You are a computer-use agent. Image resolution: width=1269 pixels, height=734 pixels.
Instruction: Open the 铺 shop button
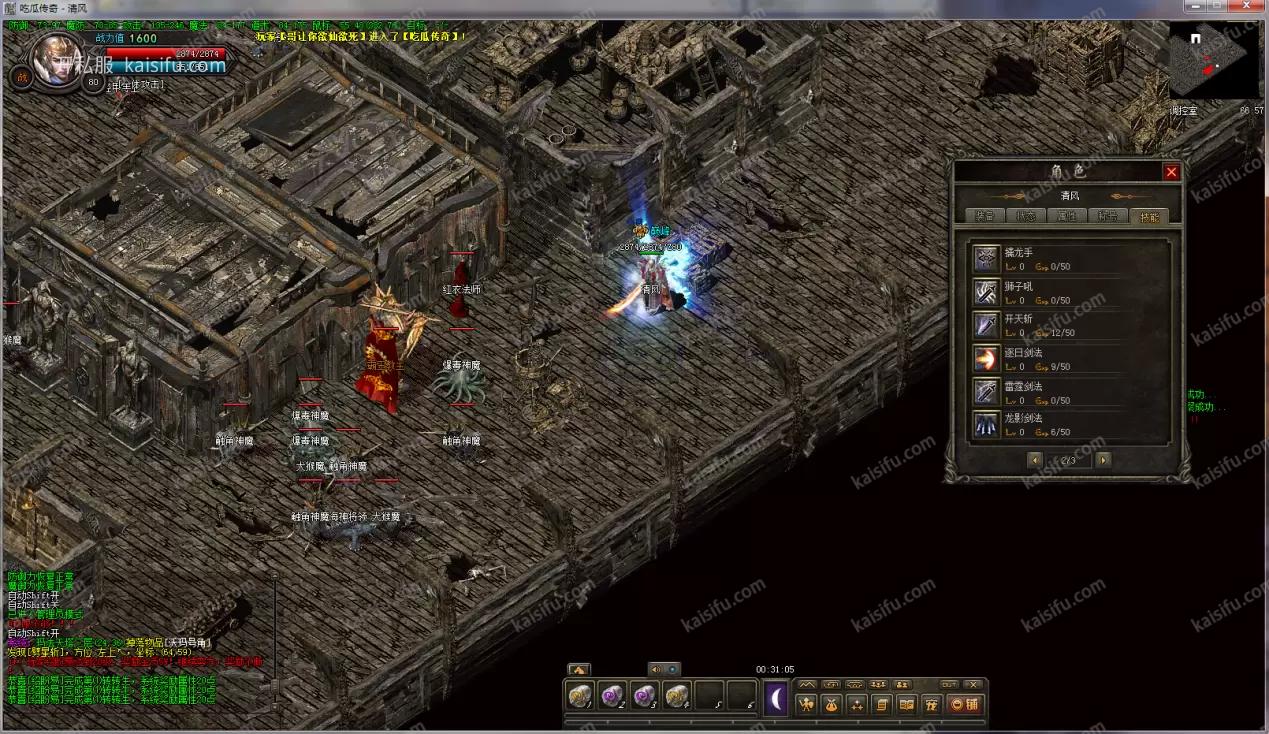click(964, 704)
